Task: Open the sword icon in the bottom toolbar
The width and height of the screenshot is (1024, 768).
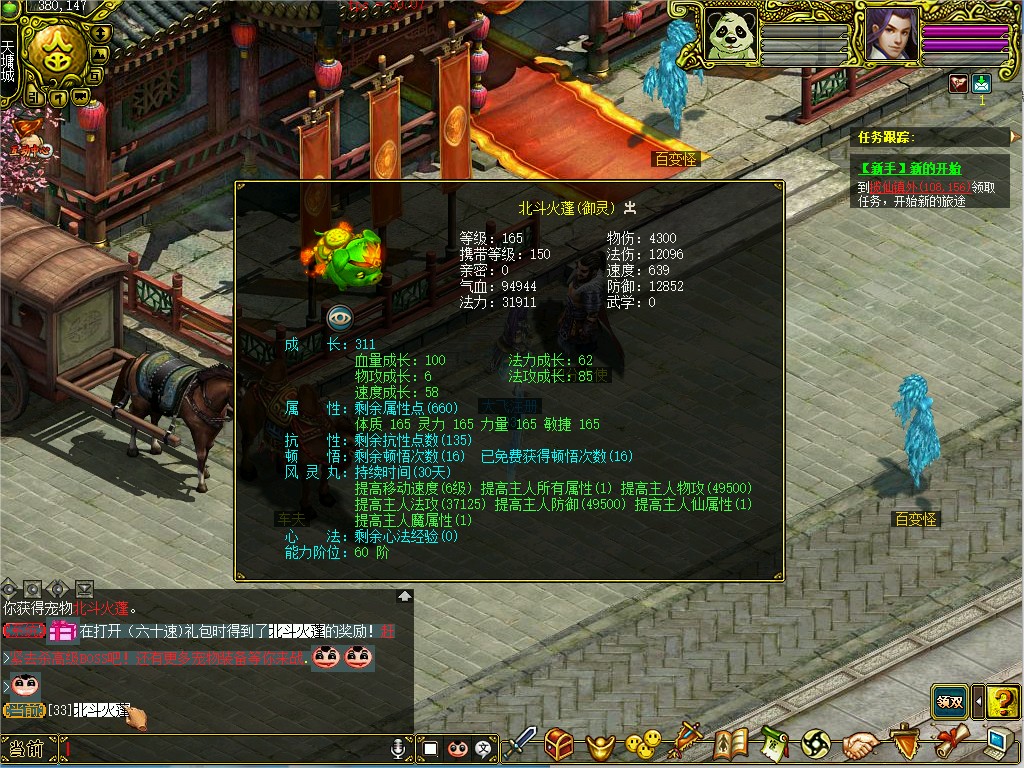Action: point(521,743)
